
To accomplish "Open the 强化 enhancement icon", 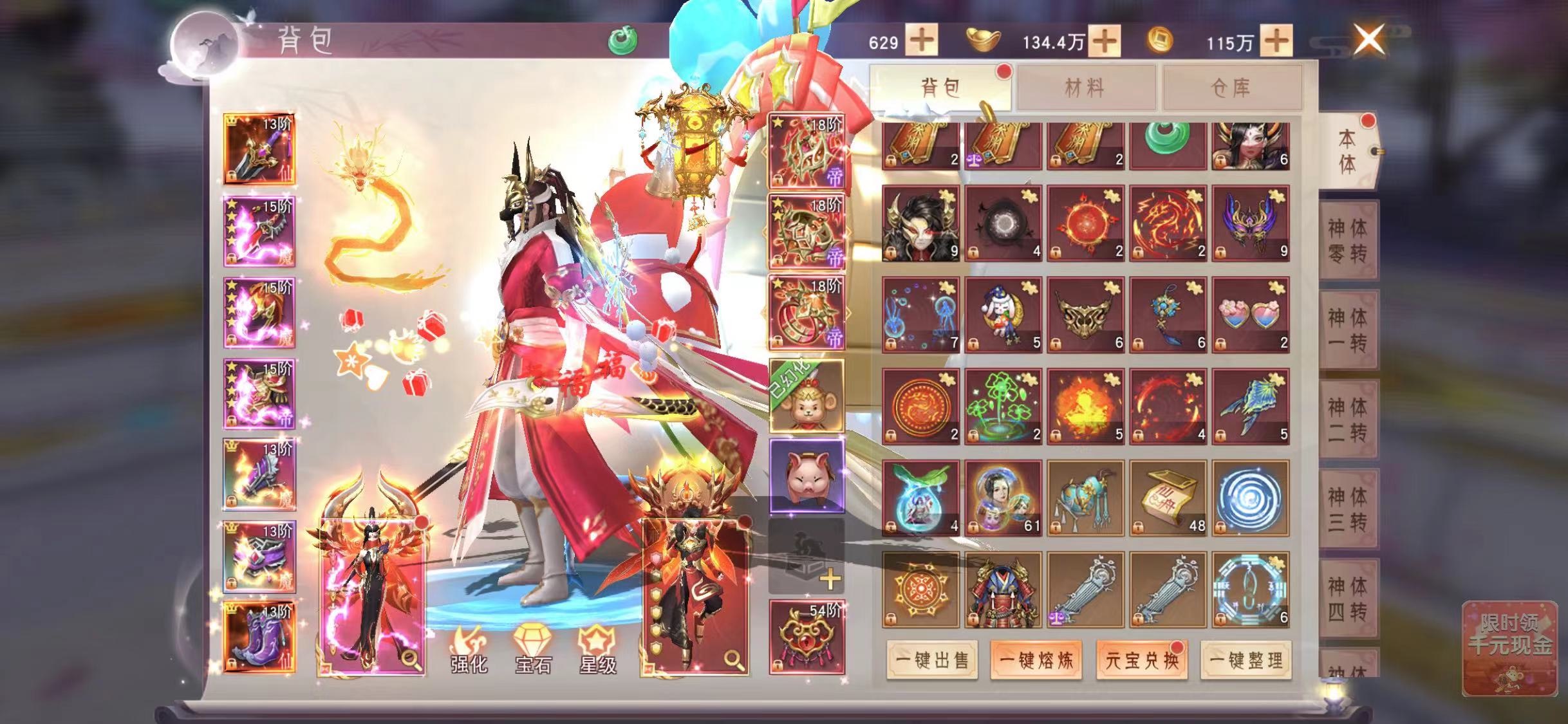I will (x=469, y=649).
